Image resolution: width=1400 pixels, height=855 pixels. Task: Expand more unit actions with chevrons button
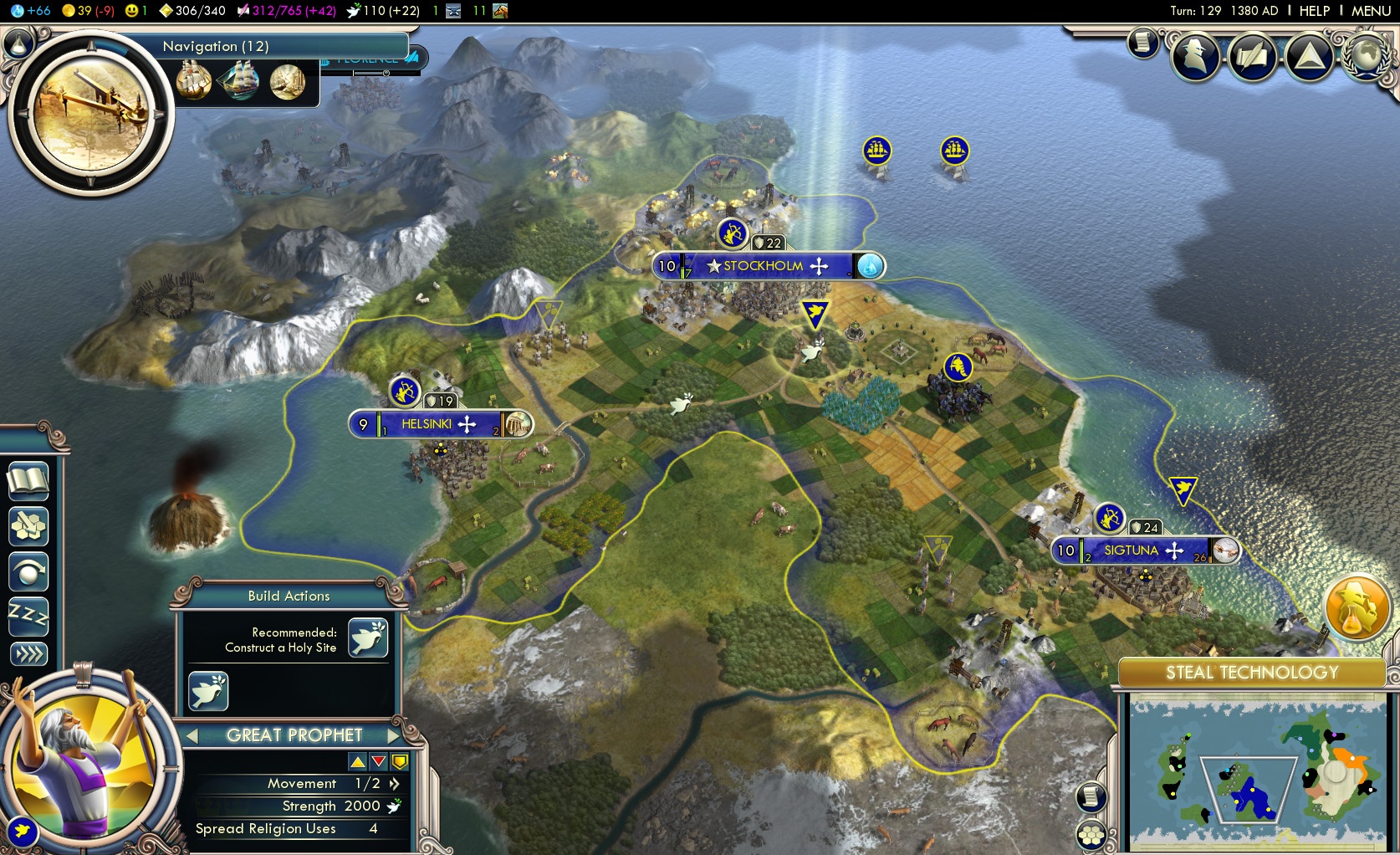(28, 654)
